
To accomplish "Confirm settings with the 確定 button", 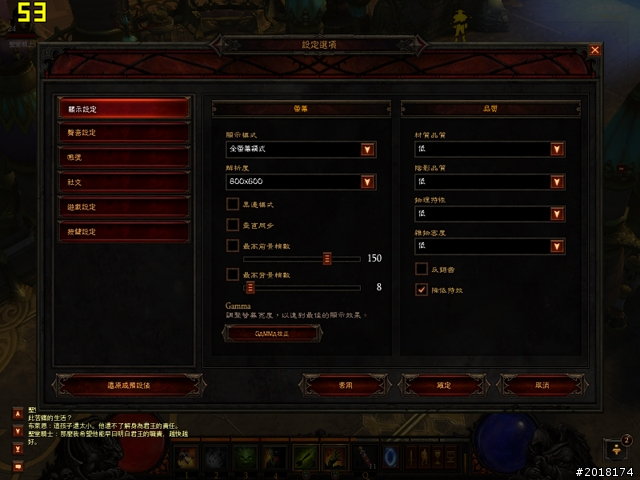I will (445, 384).
